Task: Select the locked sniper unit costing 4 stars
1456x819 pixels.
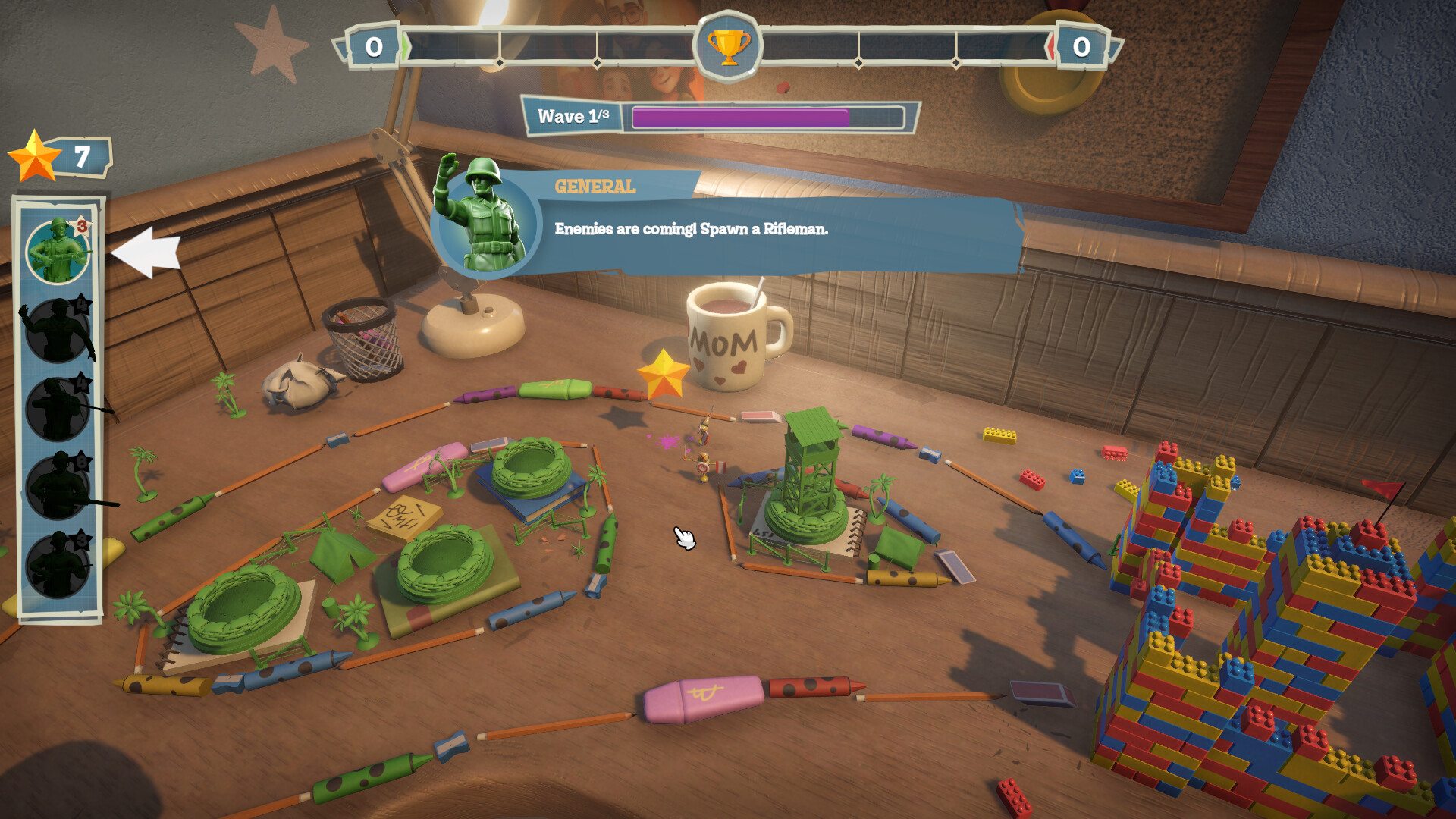Action: (57, 409)
